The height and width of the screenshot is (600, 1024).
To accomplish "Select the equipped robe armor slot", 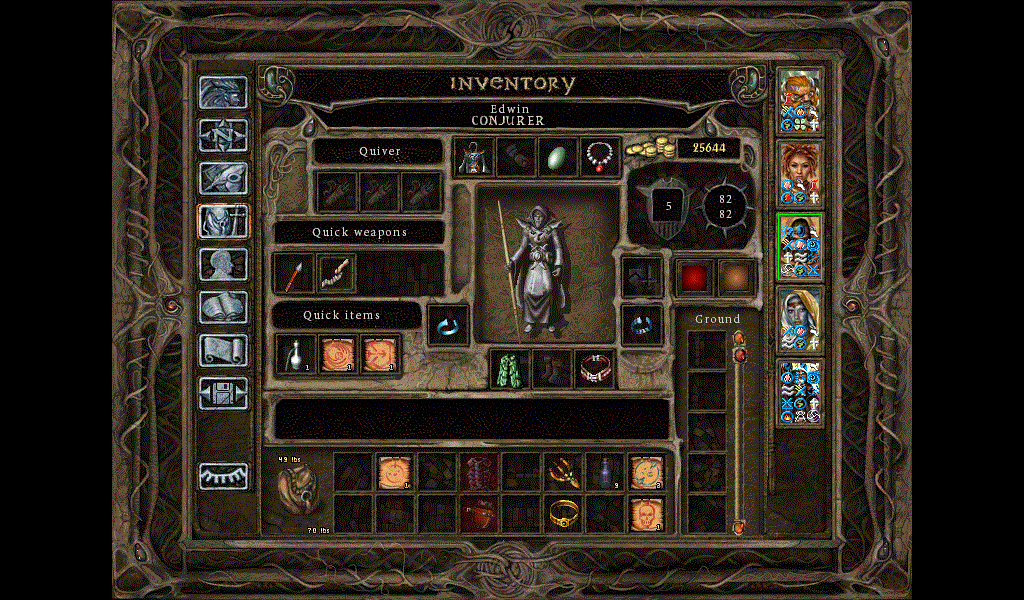I will pos(474,157).
